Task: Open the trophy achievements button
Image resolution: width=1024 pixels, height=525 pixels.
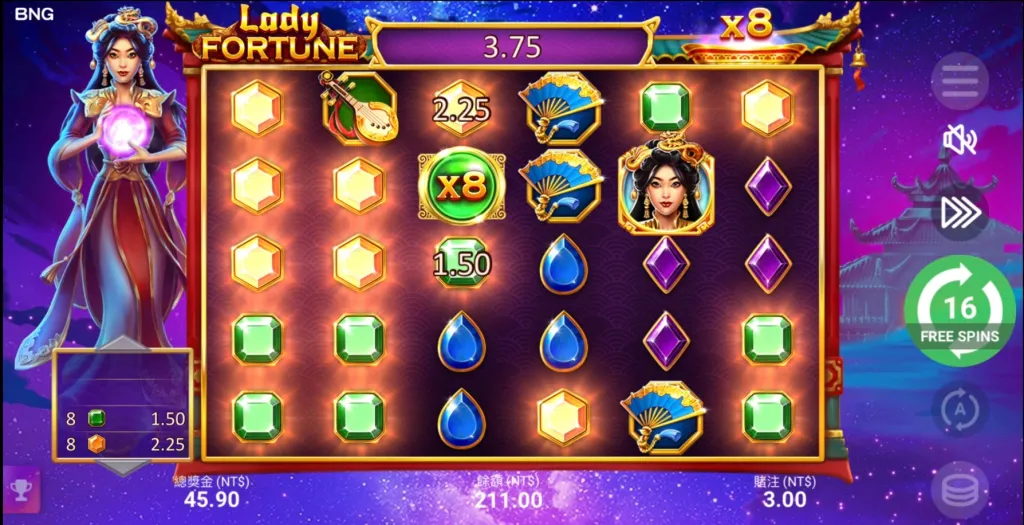Action: point(20,487)
